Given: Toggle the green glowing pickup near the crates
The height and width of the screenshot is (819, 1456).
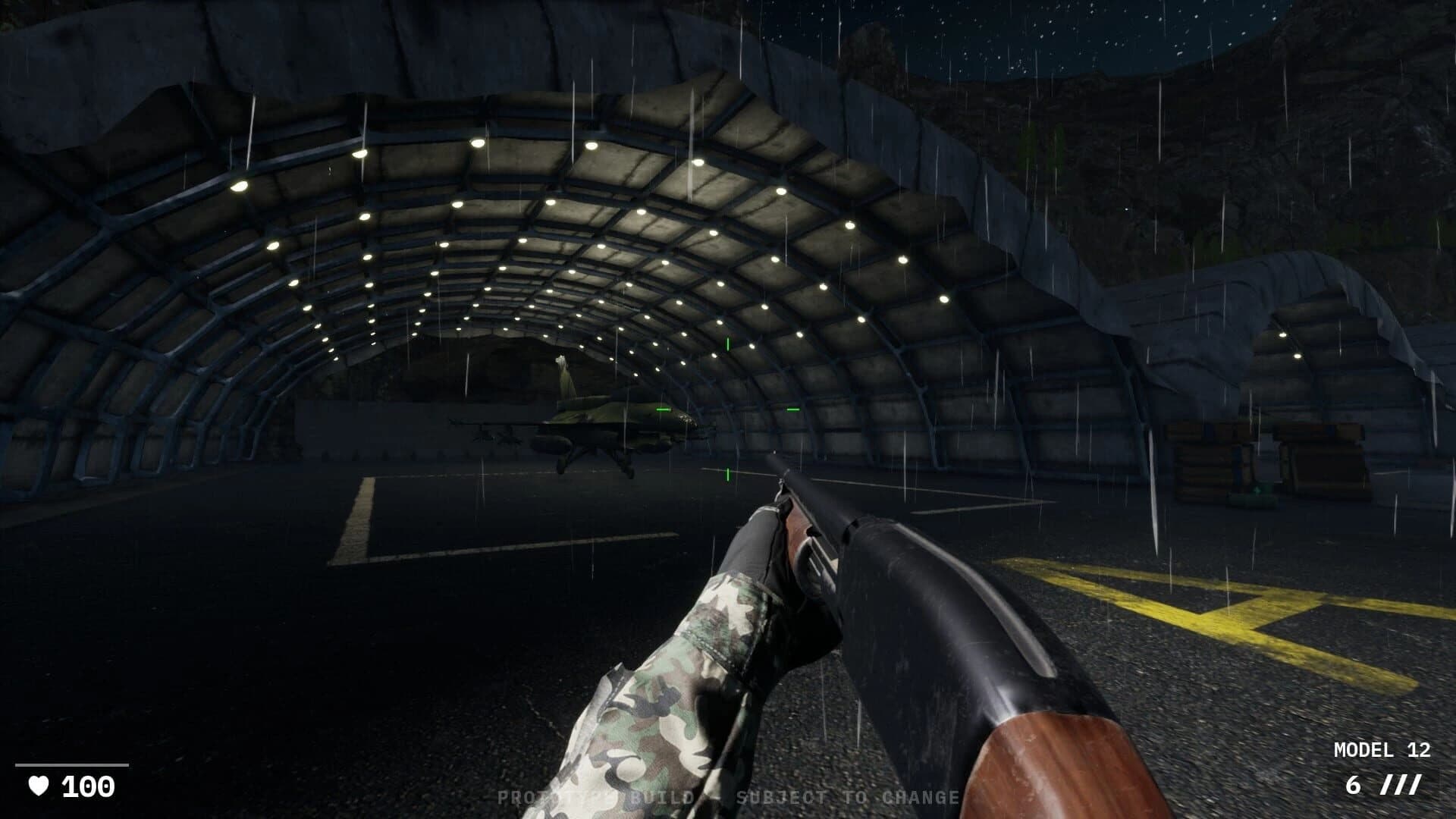Looking at the screenshot, I should point(1258,491).
